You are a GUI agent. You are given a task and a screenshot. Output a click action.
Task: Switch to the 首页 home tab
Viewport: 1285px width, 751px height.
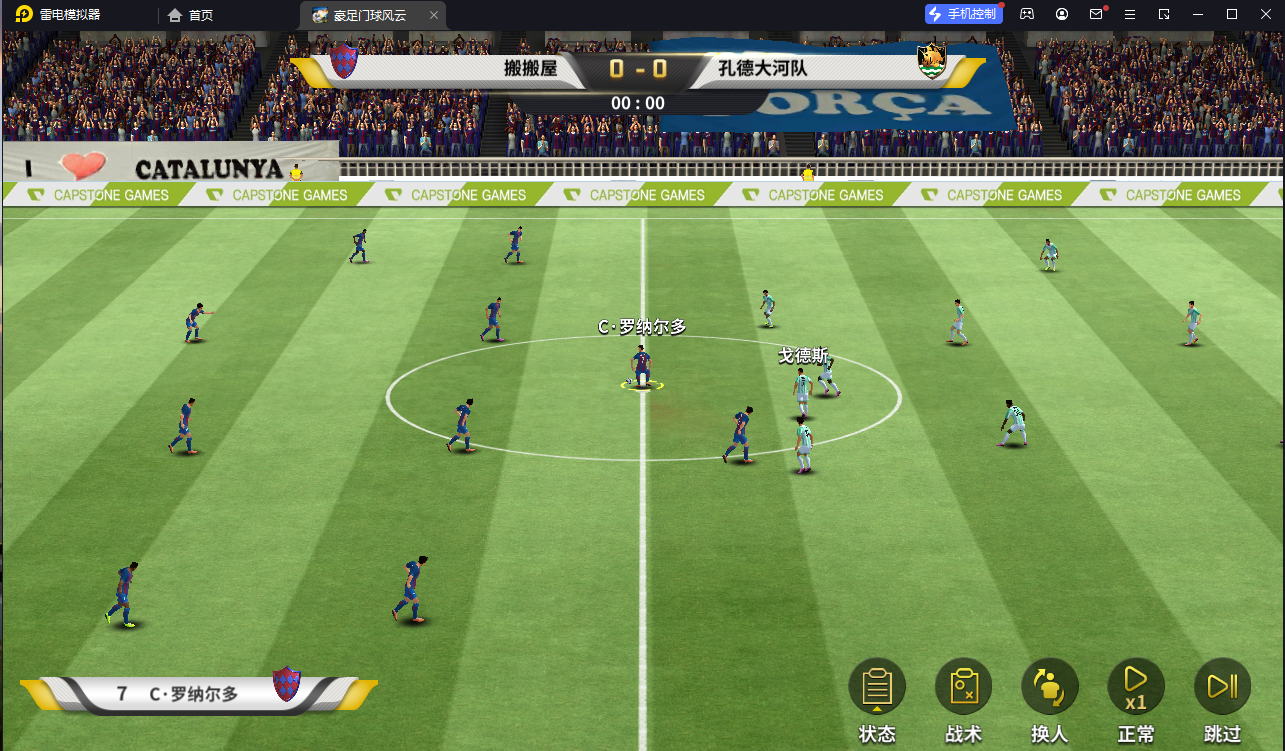click(190, 15)
